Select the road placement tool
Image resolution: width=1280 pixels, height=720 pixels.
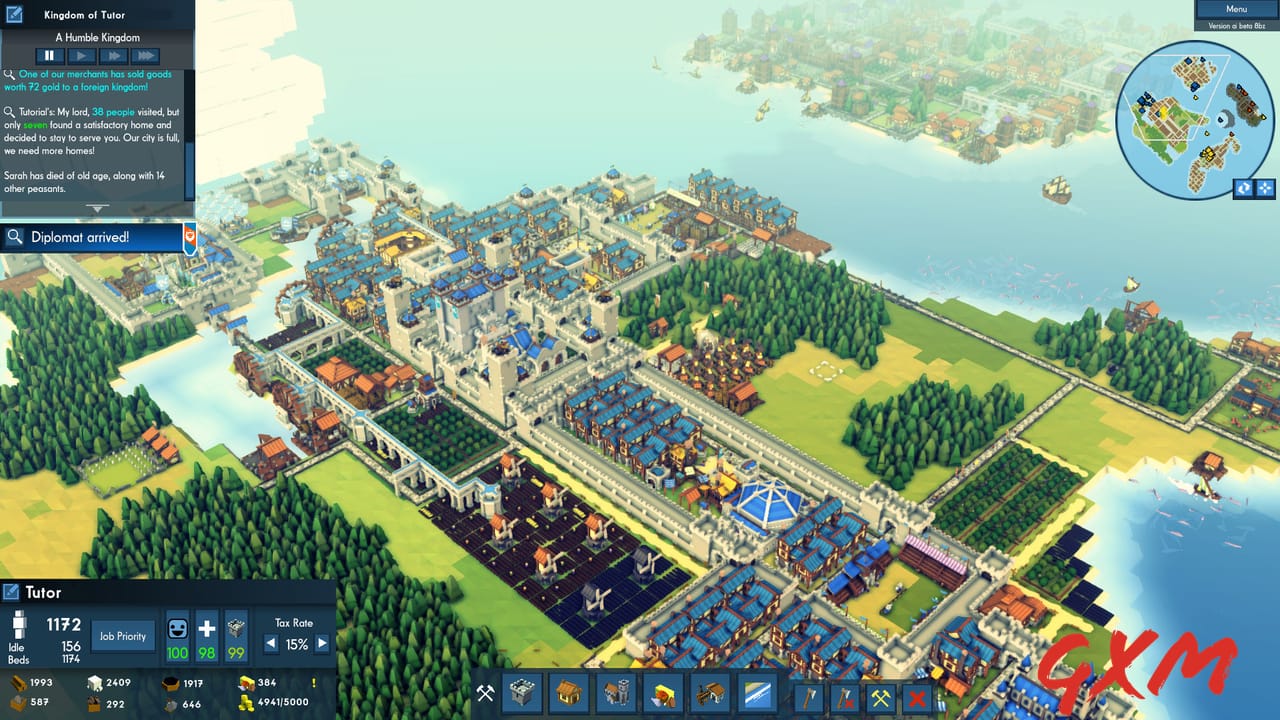[757, 693]
